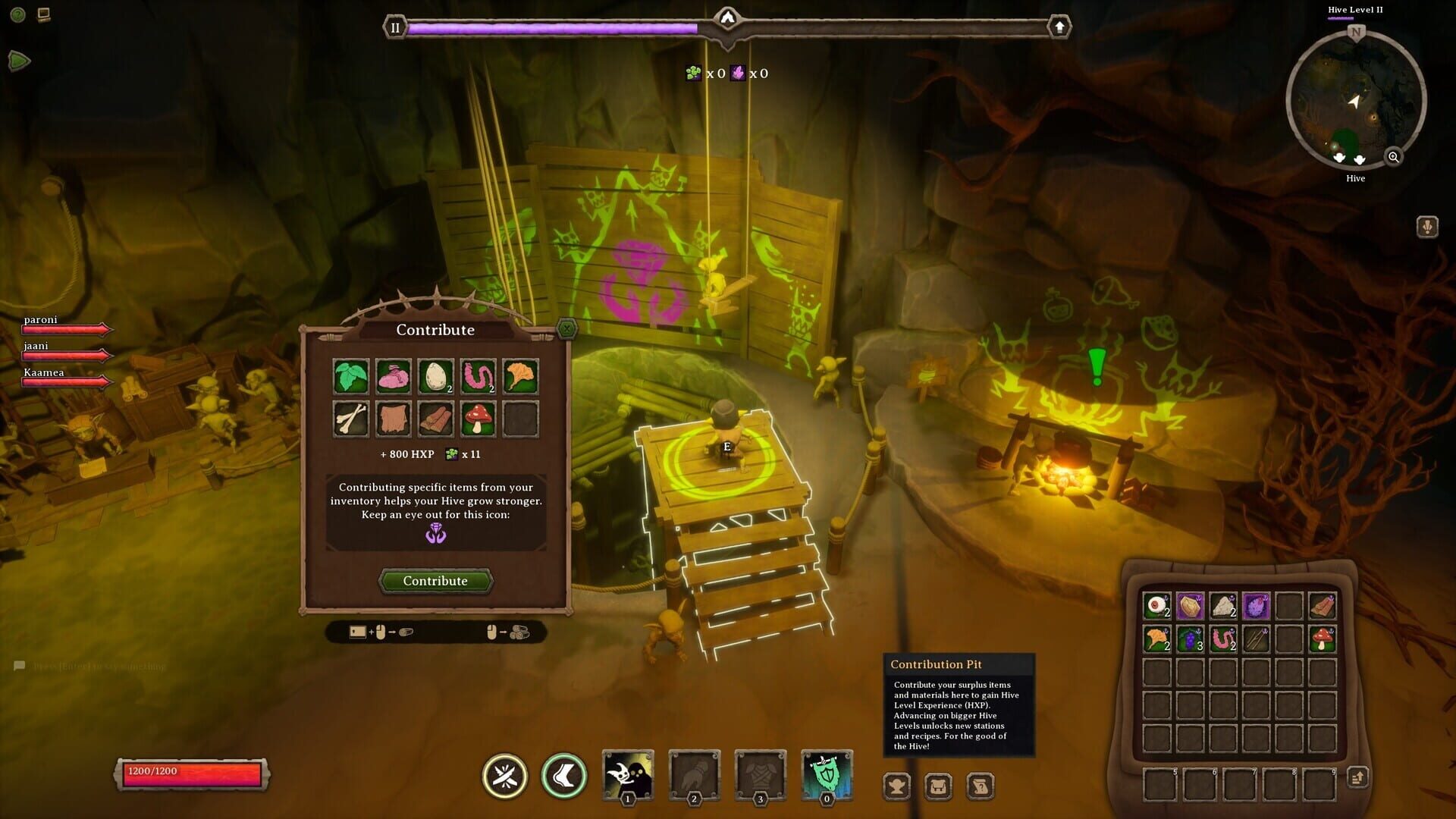The width and height of the screenshot is (1456, 819).
Task: Pick the crossed bones contribution slot
Action: pos(351,419)
